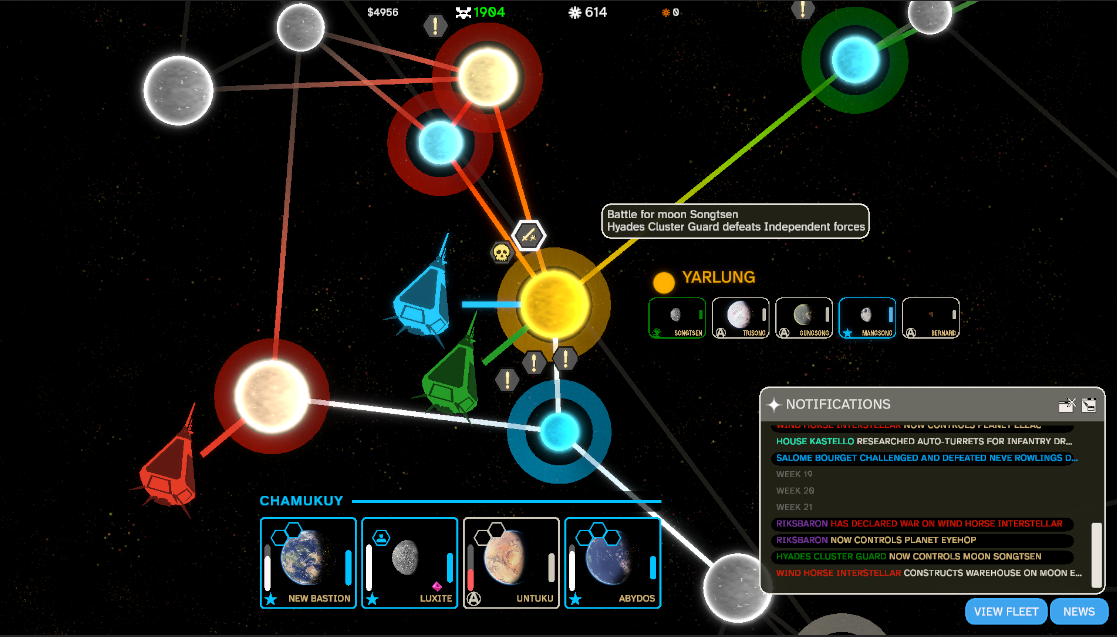The width and height of the screenshot is (1117, 637).
Task: Select the New Bastion planet card
Action: (x=308, y=563)
